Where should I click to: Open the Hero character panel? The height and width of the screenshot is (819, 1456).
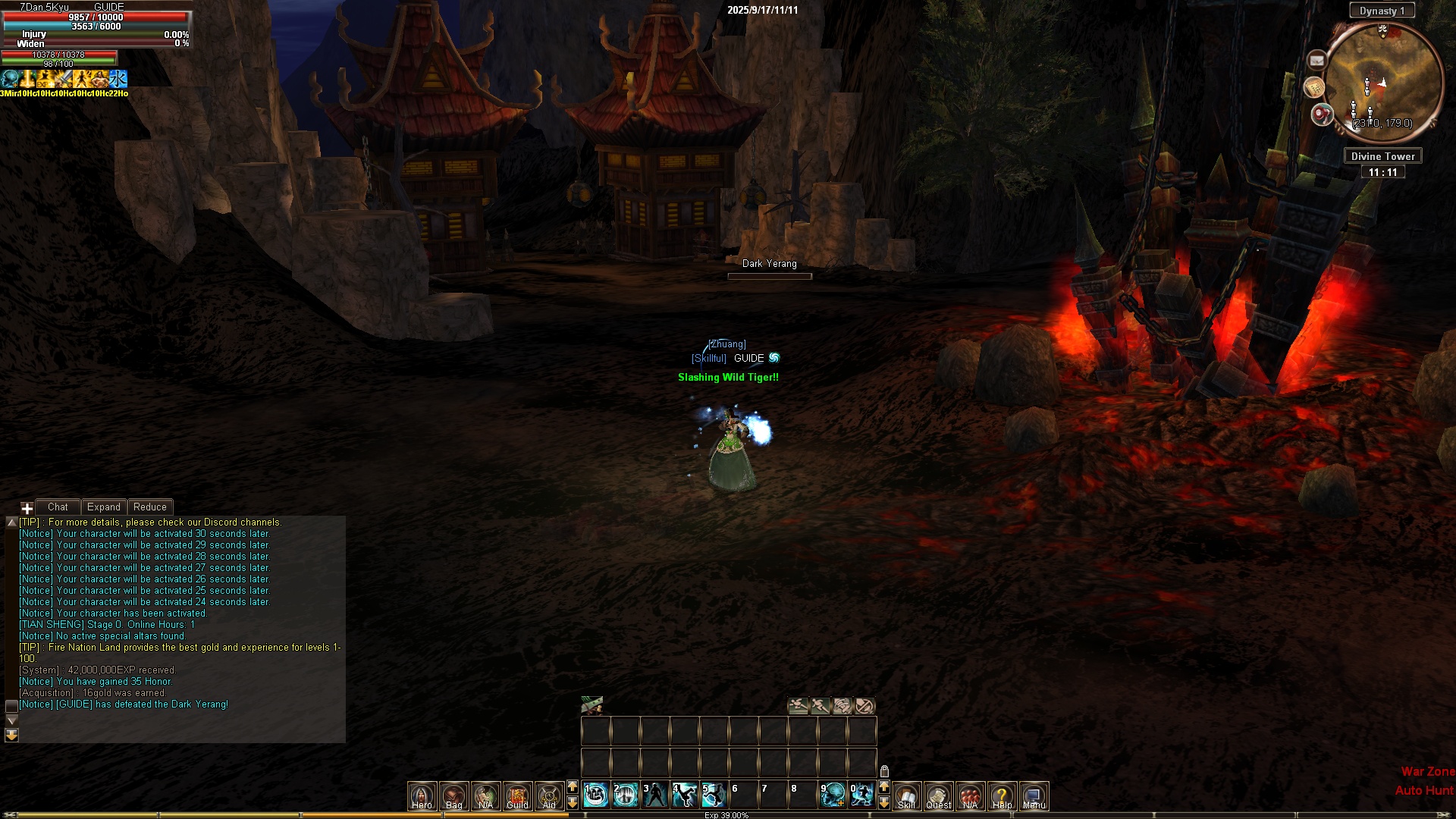pos(422,795)
